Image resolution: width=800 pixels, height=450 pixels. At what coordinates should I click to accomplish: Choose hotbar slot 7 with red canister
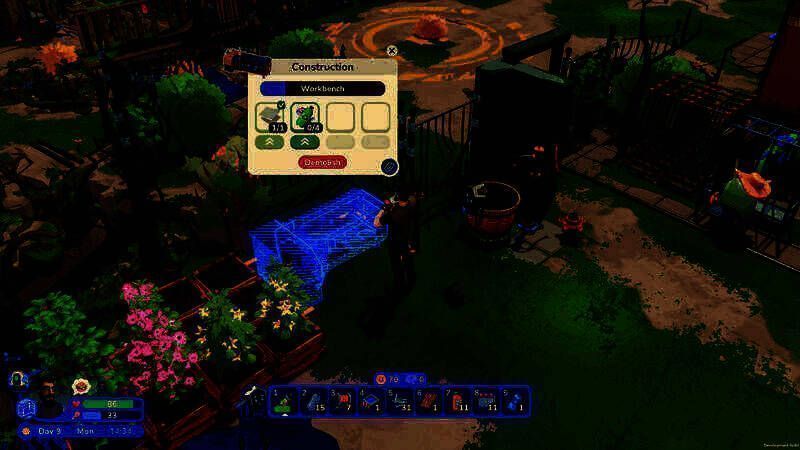coord(458,401)
